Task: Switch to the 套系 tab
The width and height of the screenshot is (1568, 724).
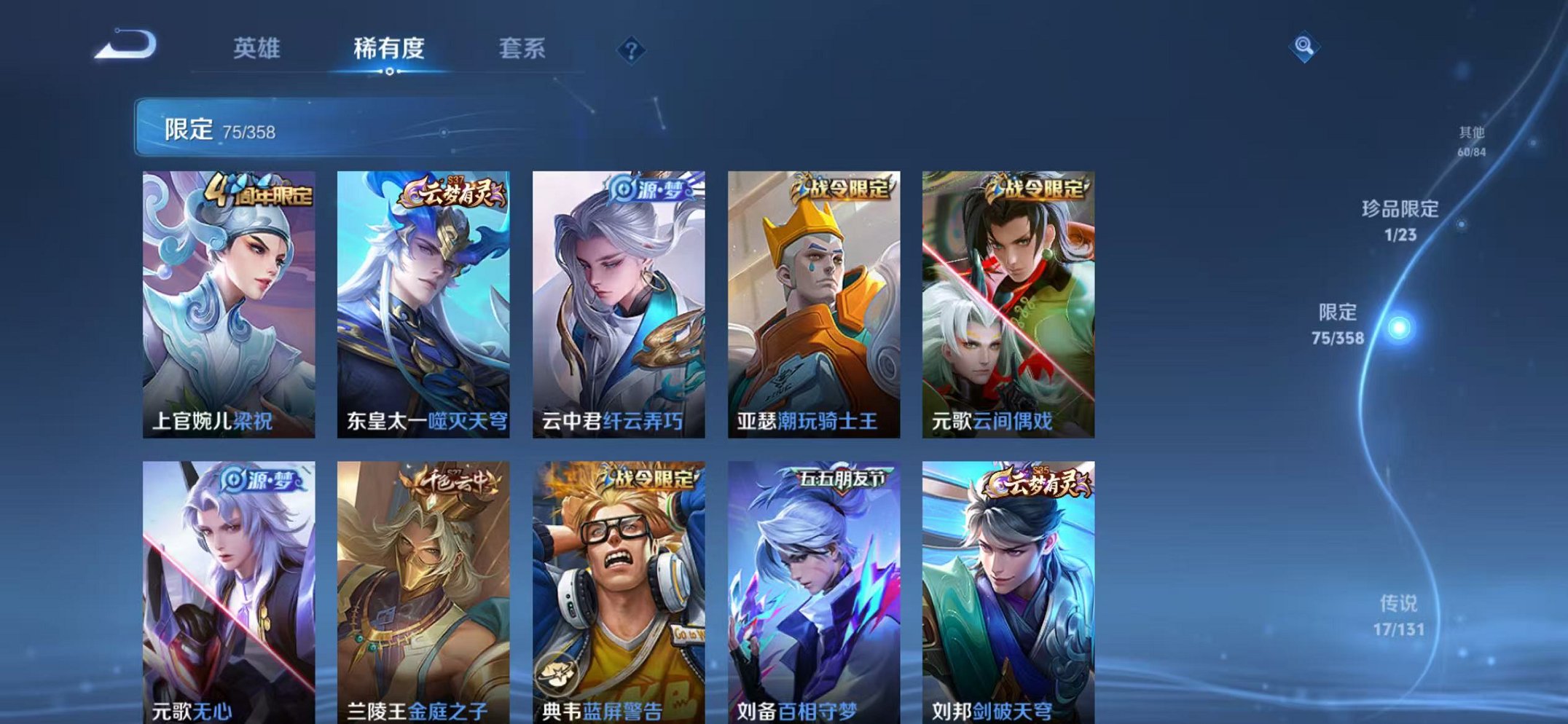Action: pos(521,50)
